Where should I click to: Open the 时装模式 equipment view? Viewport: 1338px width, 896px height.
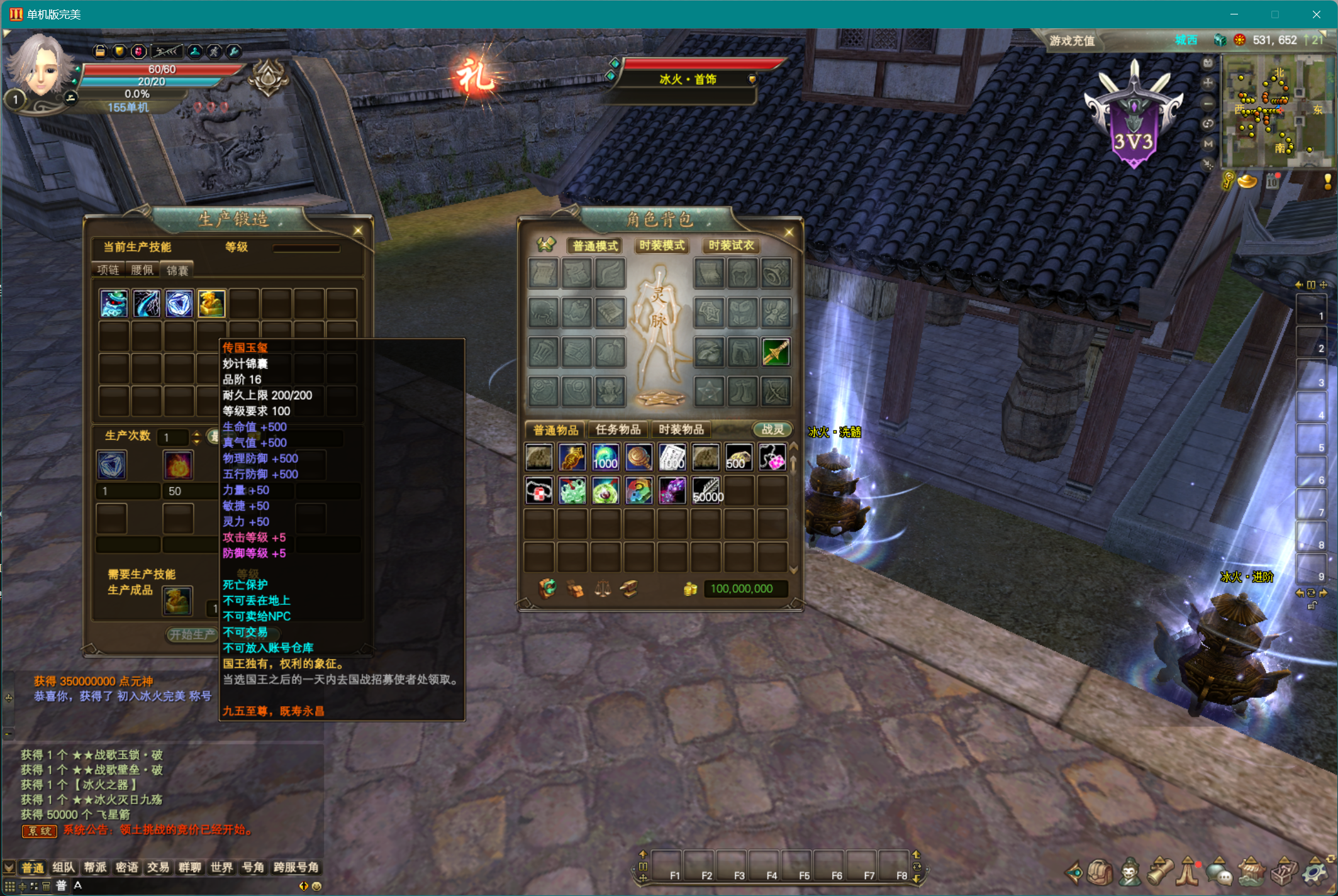click(662, 245)
